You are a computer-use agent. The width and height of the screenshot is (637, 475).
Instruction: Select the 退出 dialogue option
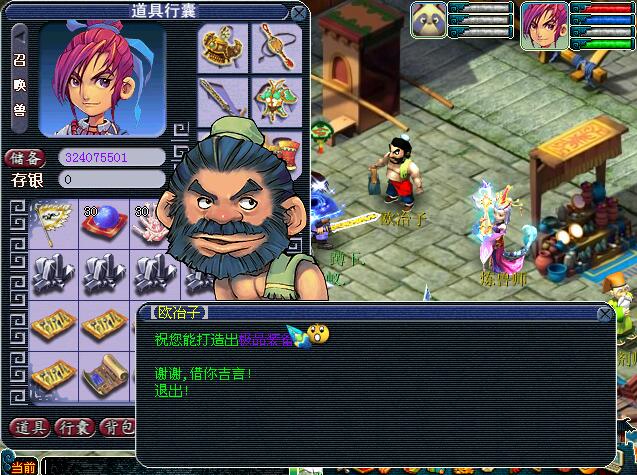[x=170, y=389]
